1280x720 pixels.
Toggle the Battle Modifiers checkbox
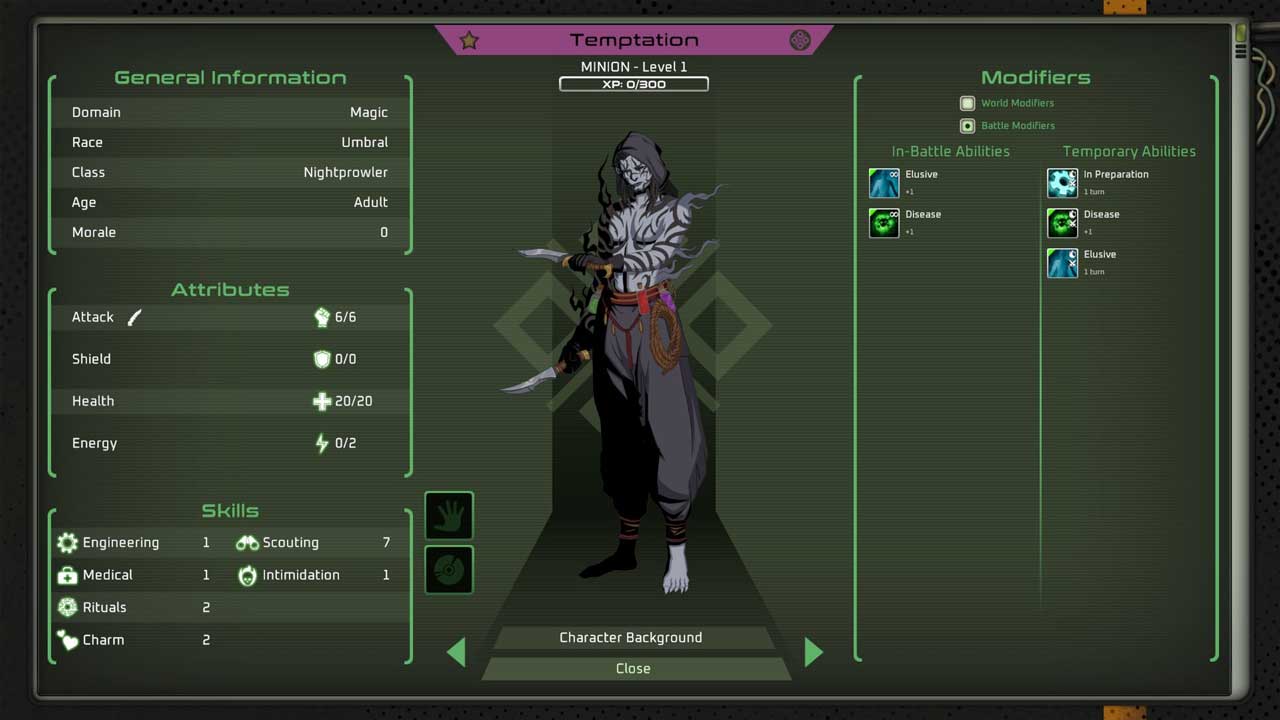point(967,126)
